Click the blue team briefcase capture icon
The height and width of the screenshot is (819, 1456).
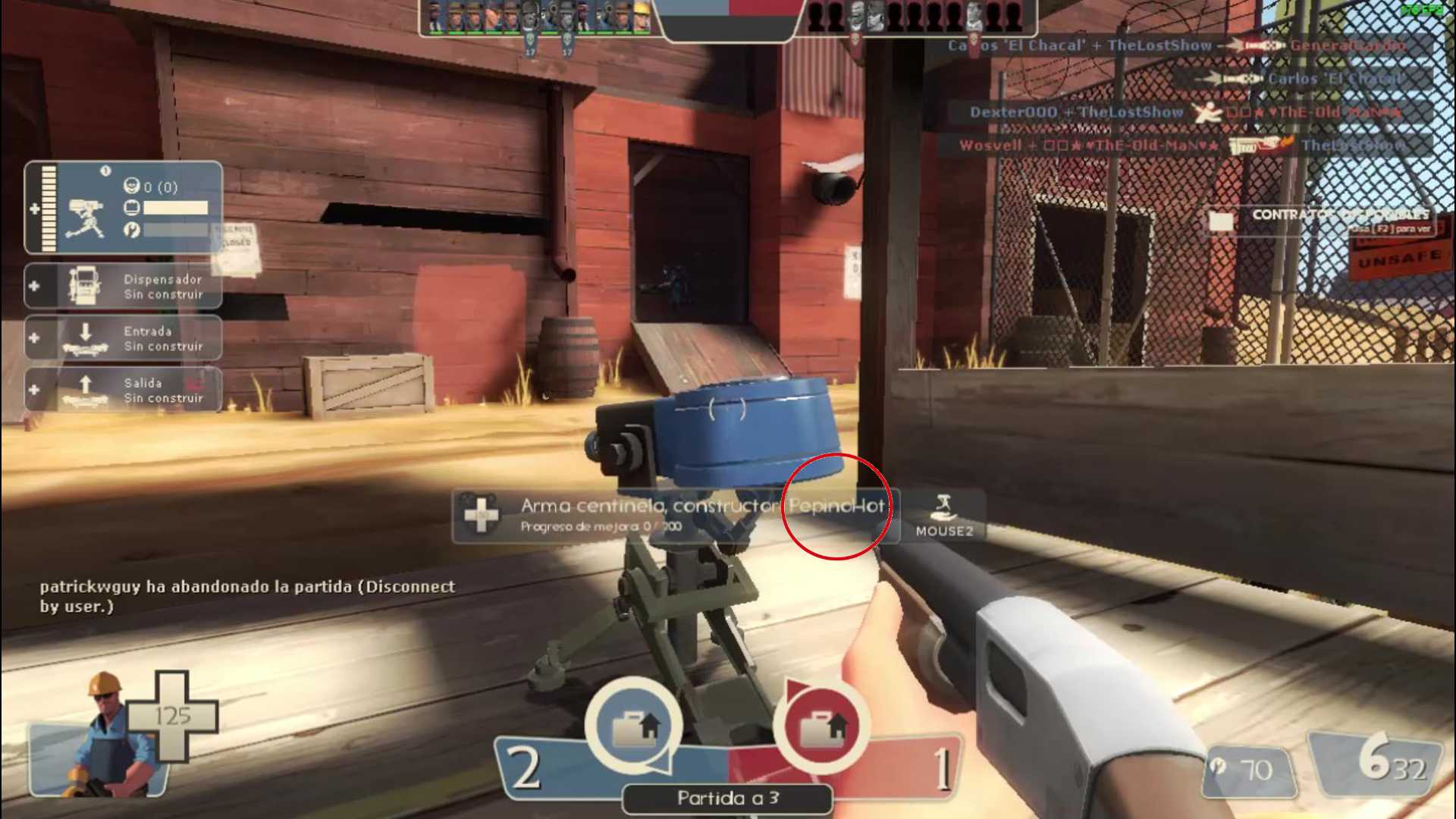tap(634, 726)
